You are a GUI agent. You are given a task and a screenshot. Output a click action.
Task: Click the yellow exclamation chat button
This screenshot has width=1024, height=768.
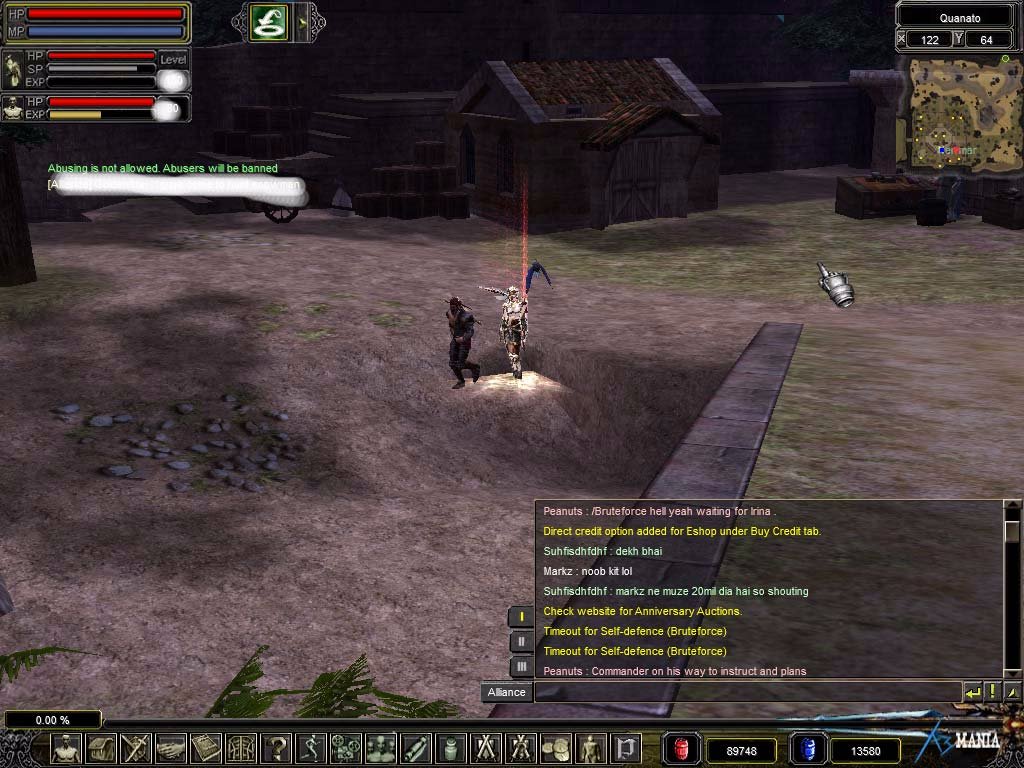(x=992, y=691)
